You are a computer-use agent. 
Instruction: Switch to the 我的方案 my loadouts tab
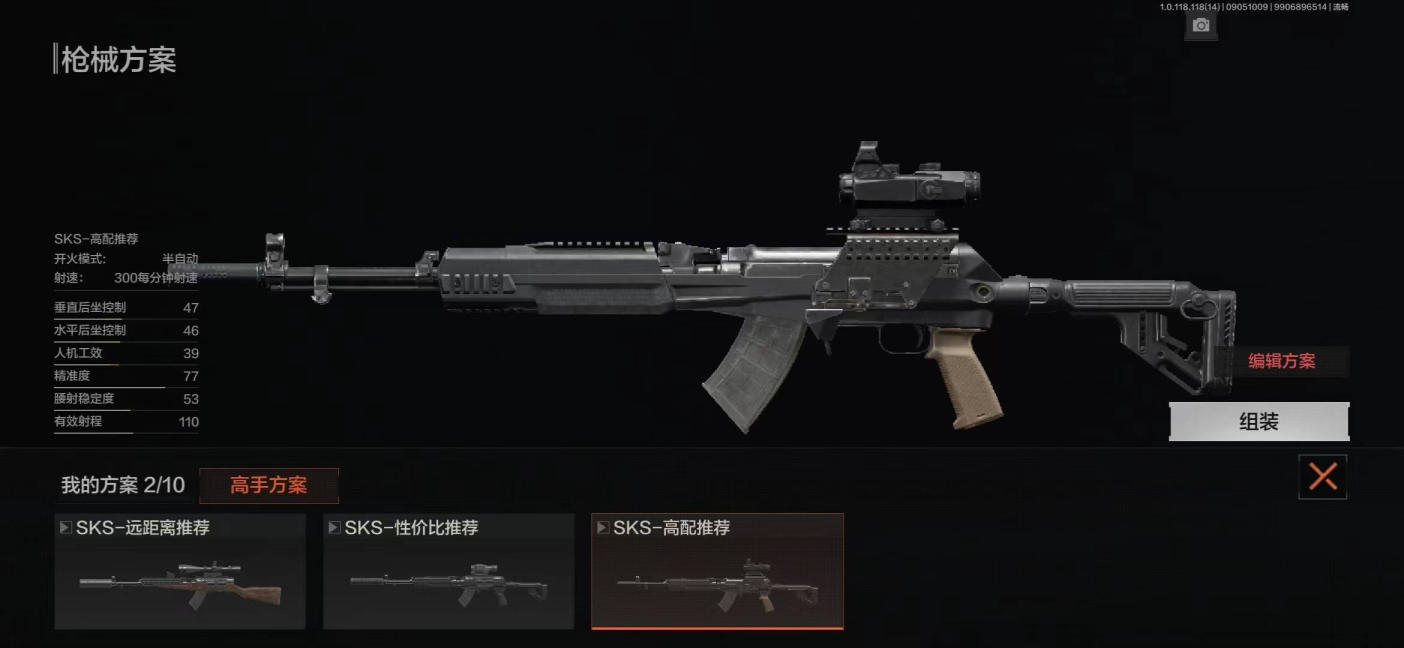(x=123, y=486)
